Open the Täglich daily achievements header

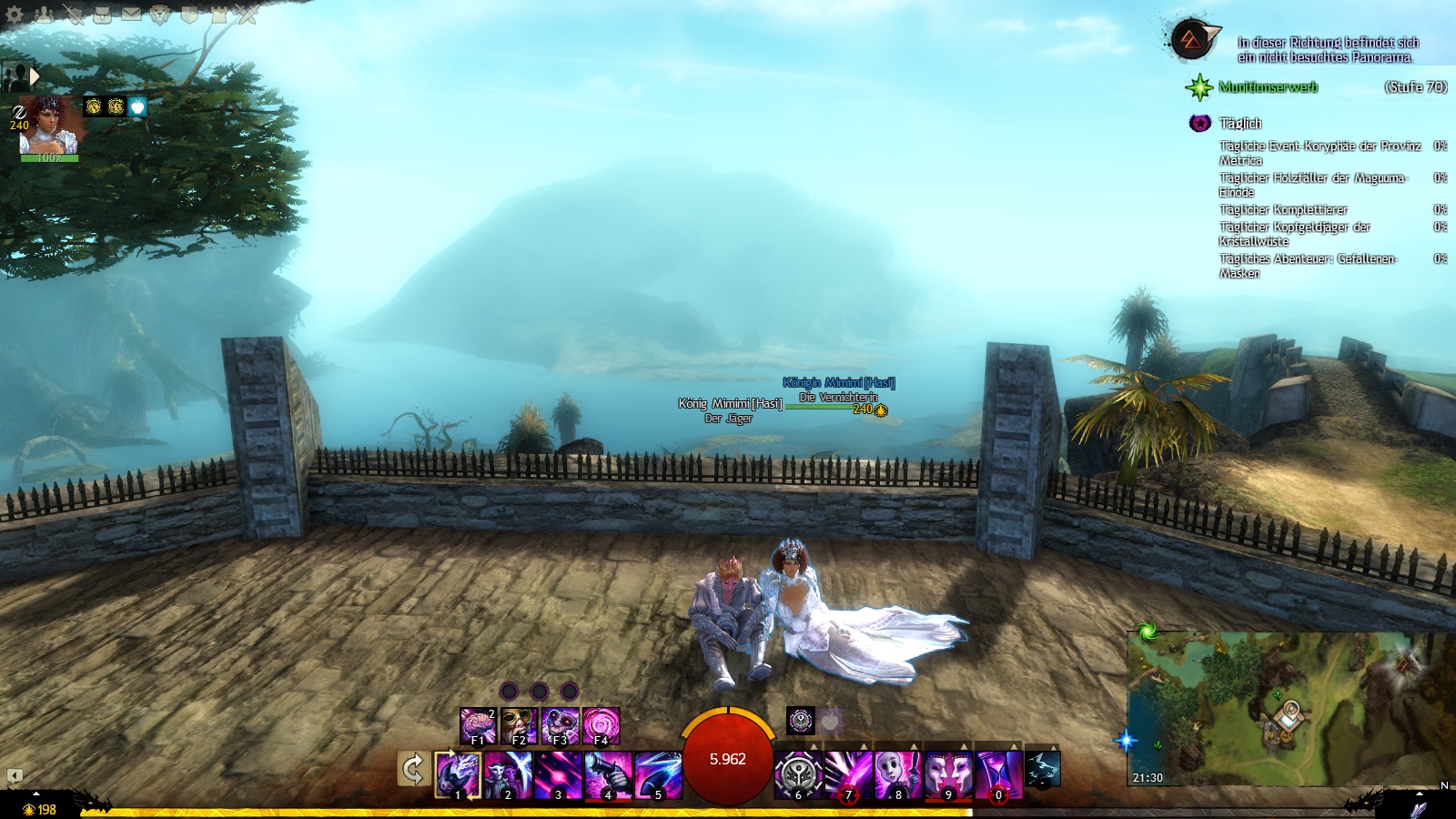coord(1239,124)
